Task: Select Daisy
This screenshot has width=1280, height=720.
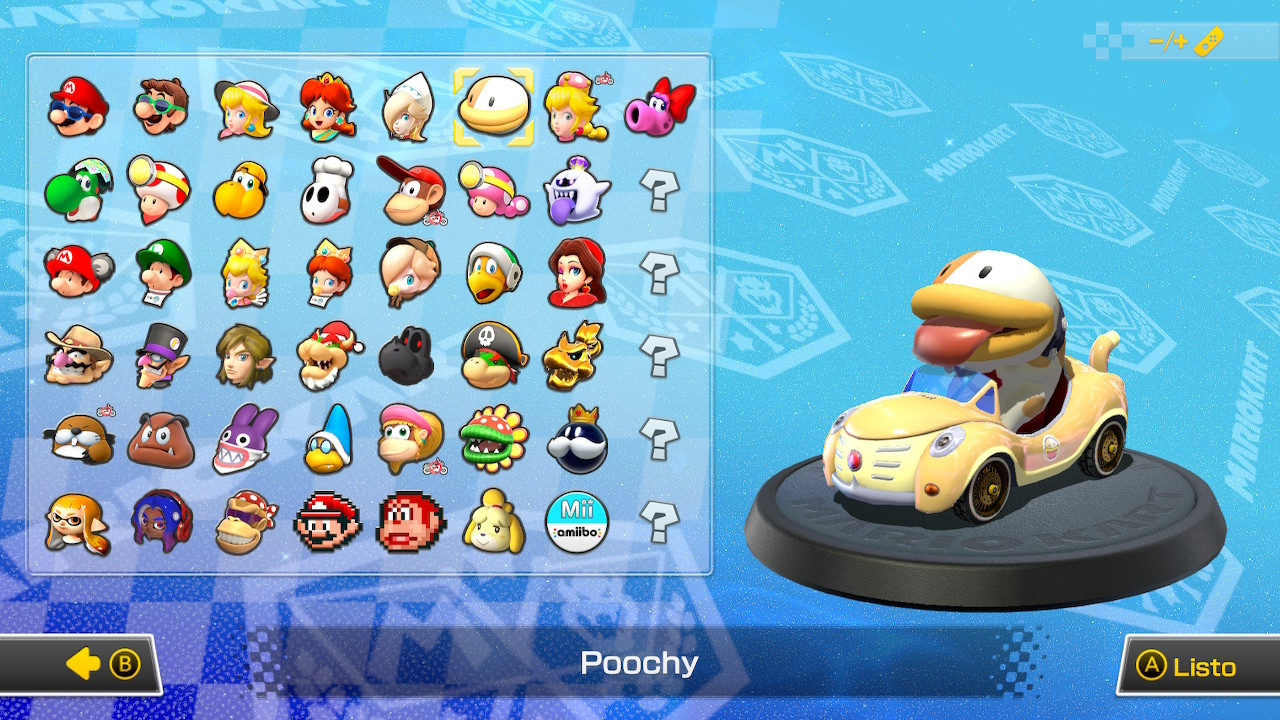Action: coord(330,107)
